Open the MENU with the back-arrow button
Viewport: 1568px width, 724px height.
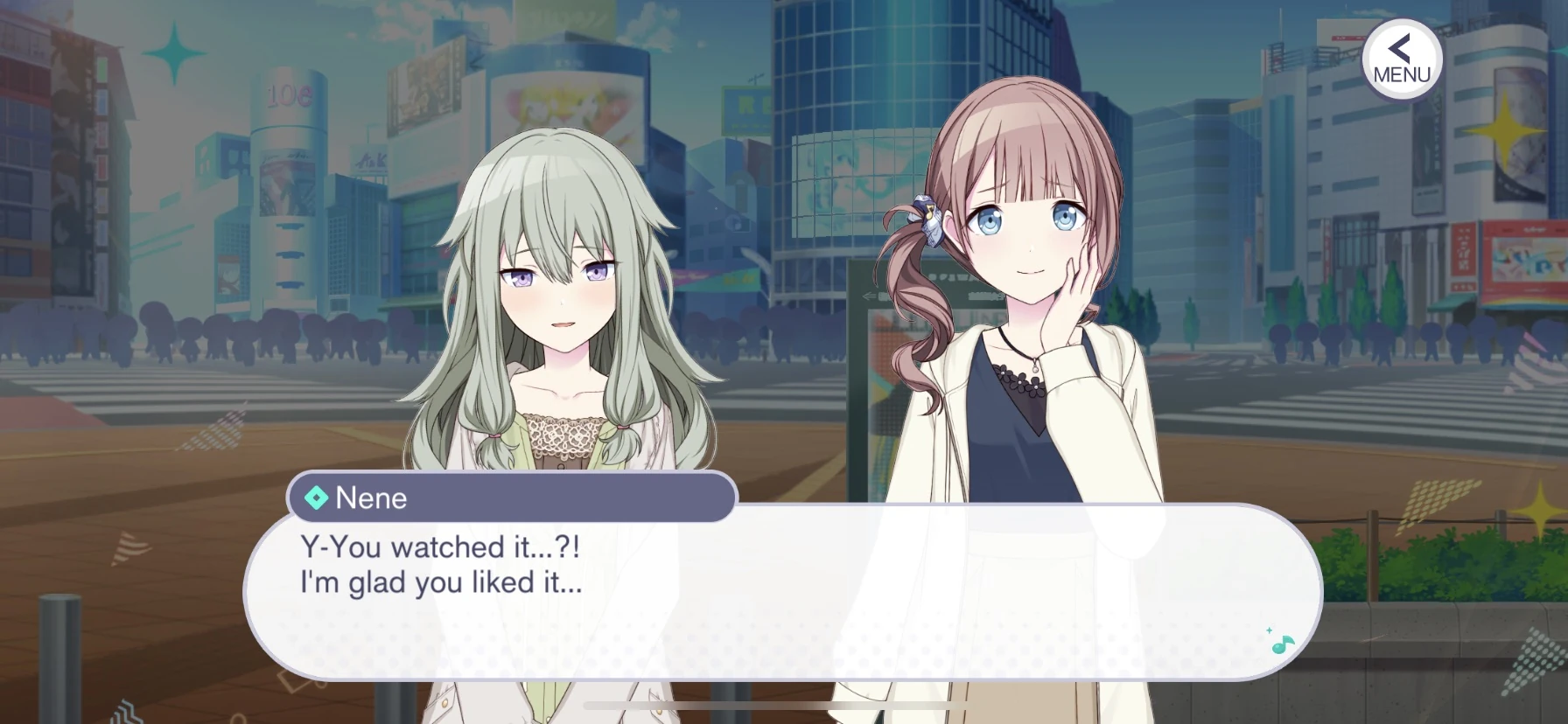(1401, 58)
